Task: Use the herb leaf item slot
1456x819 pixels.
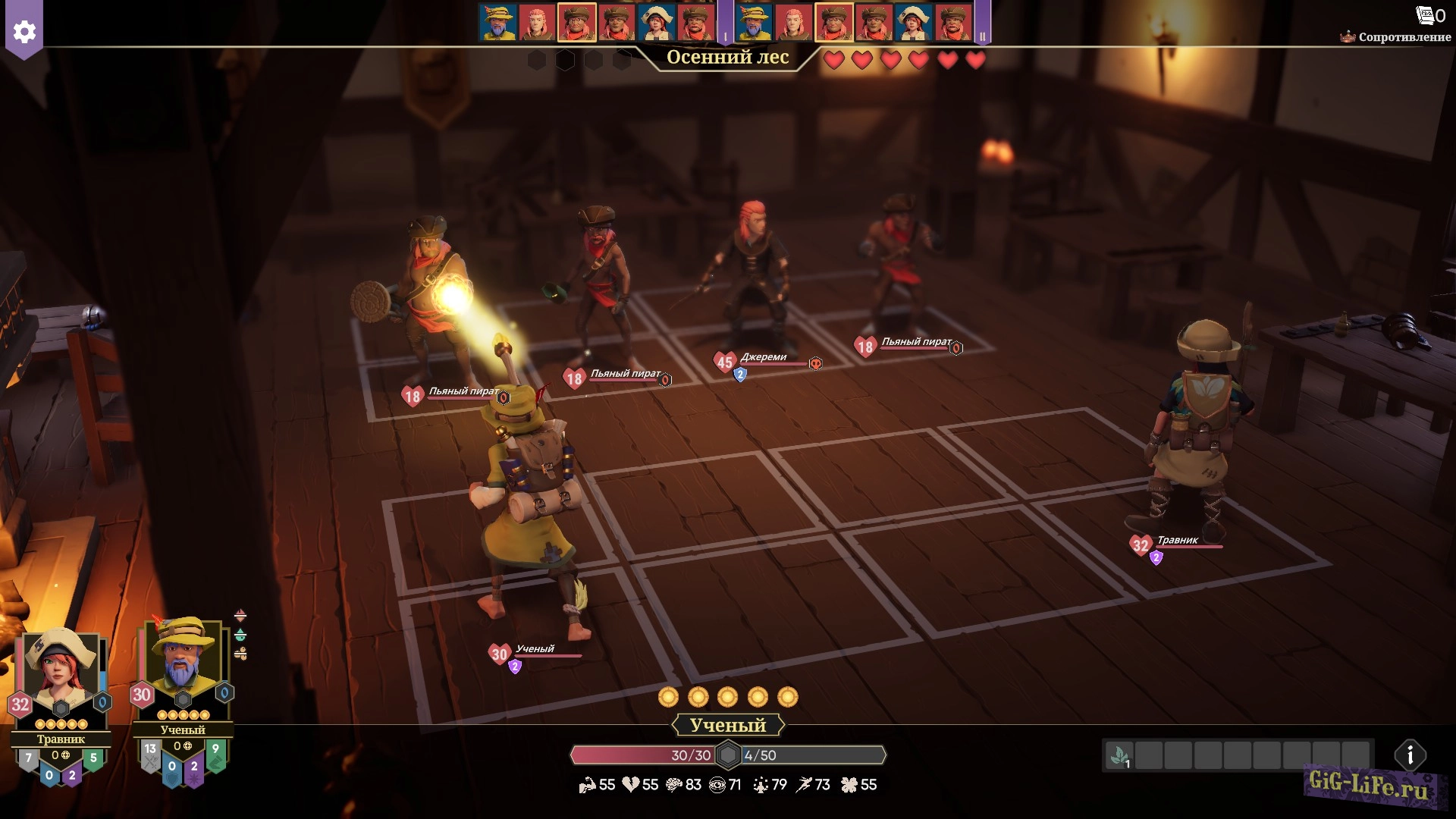Action: point(1119,756)
